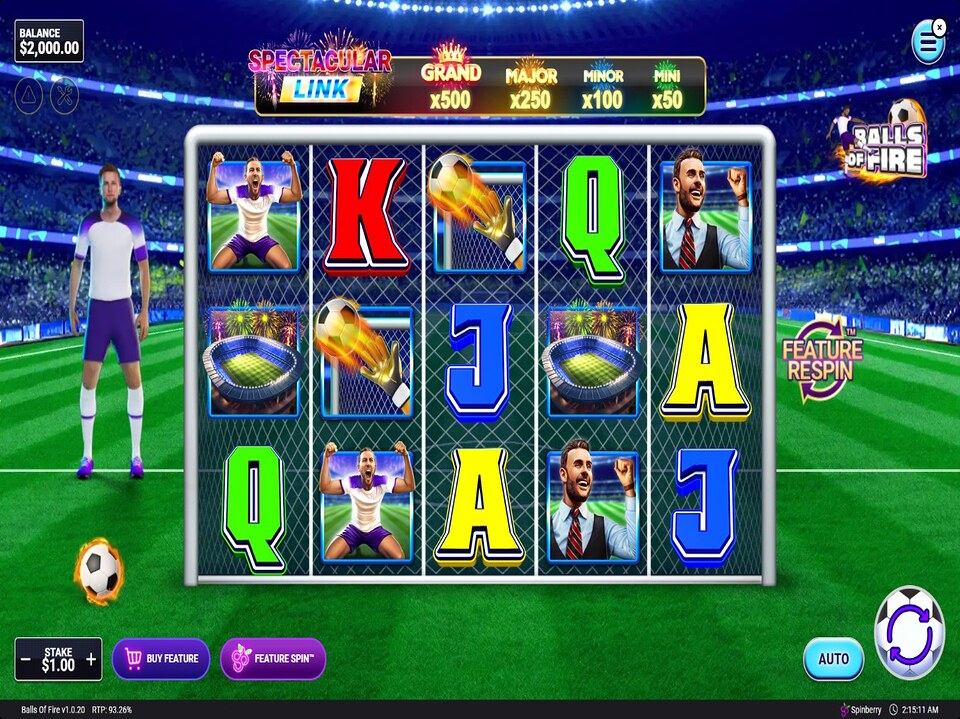Screen dimensions: 960x719
Task: Open the wrench tools icon
Action: point(63,93)
